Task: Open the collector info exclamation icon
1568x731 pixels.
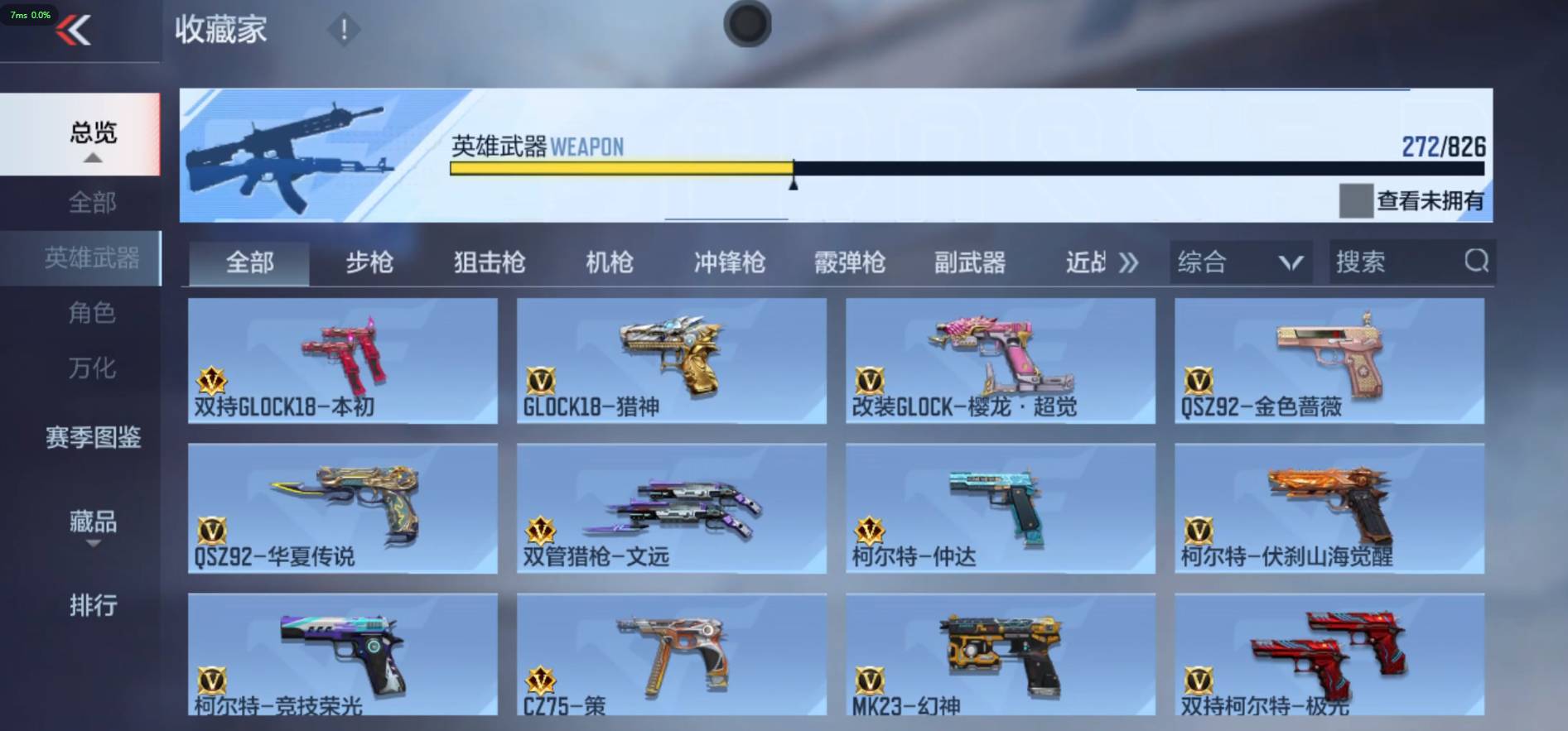Action: pyautogui.click(x=345, y=29)
